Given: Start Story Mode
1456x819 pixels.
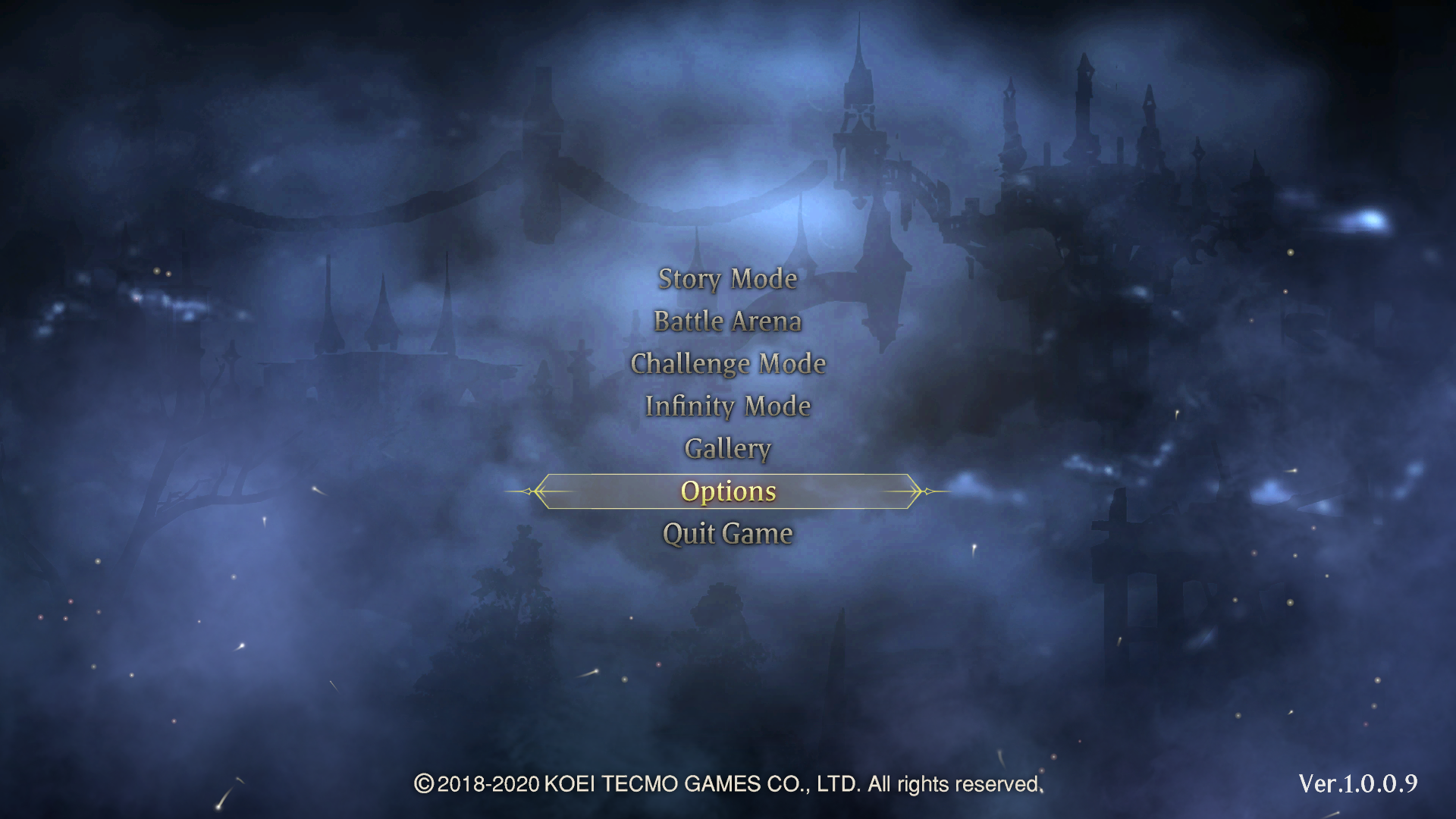Looking at the screenshot, I should (x=727, y=279).
